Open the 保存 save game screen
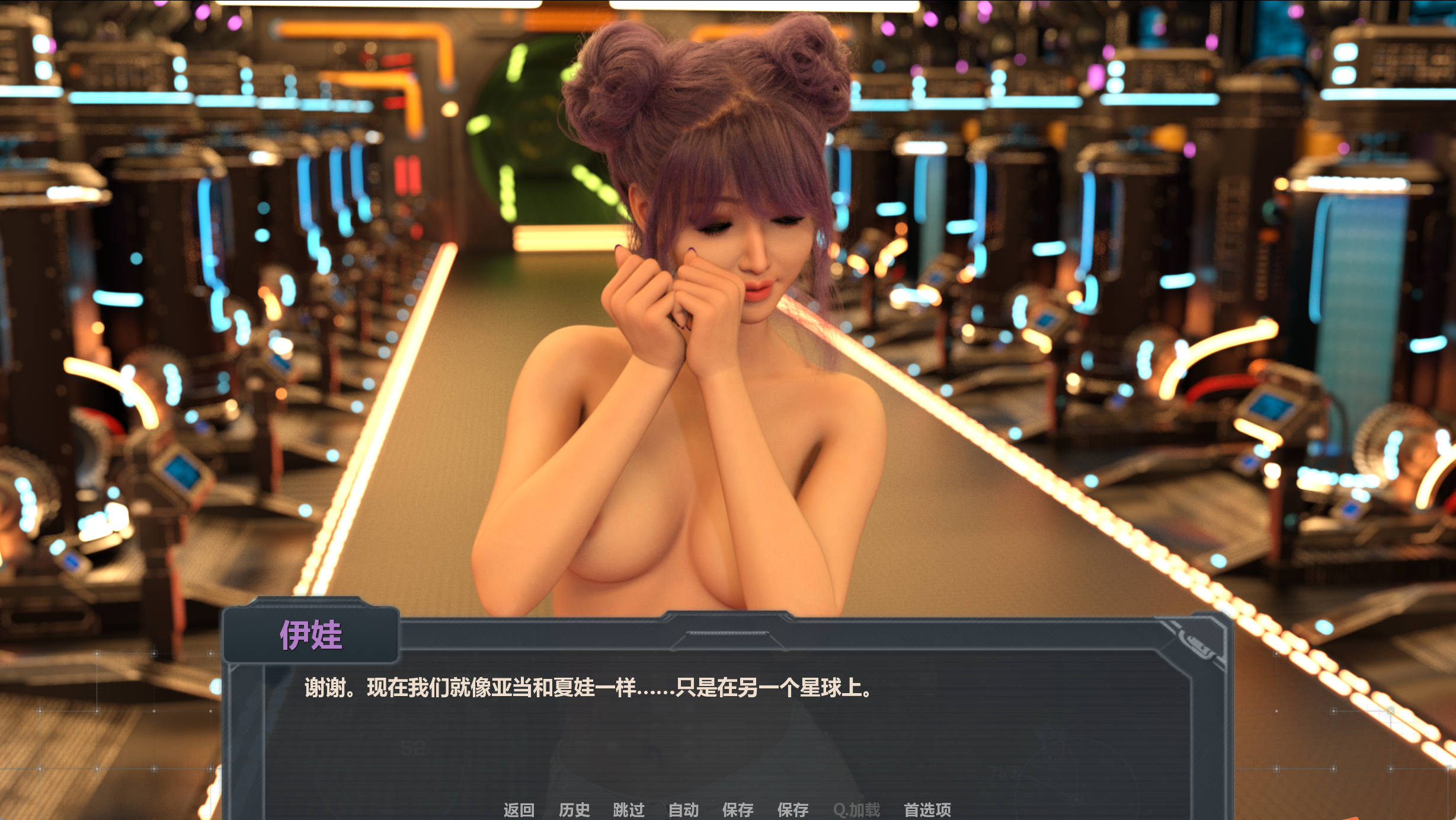Viewport: 1456px width, 820px height. (x=737, y=809)
